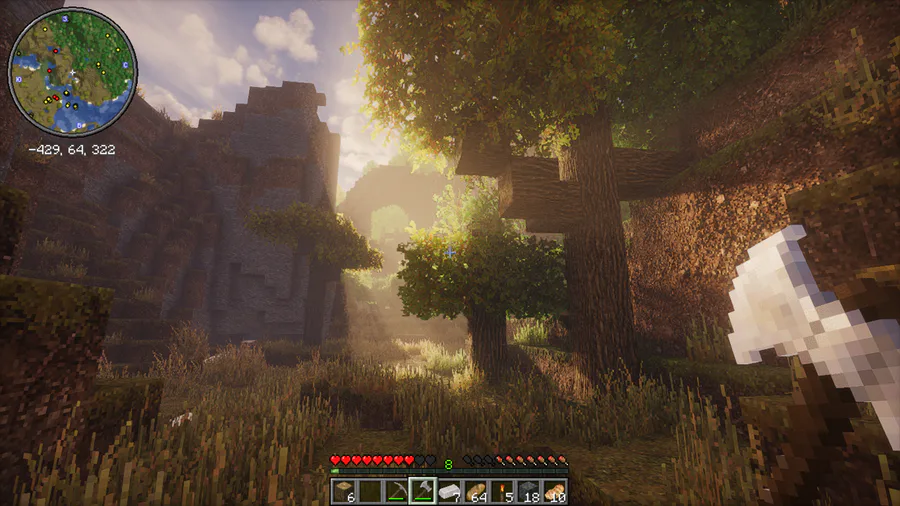This screenshot has height=506, width=900.
Task: Choose the dark stone block stack of 18
Action: (528, 490)
